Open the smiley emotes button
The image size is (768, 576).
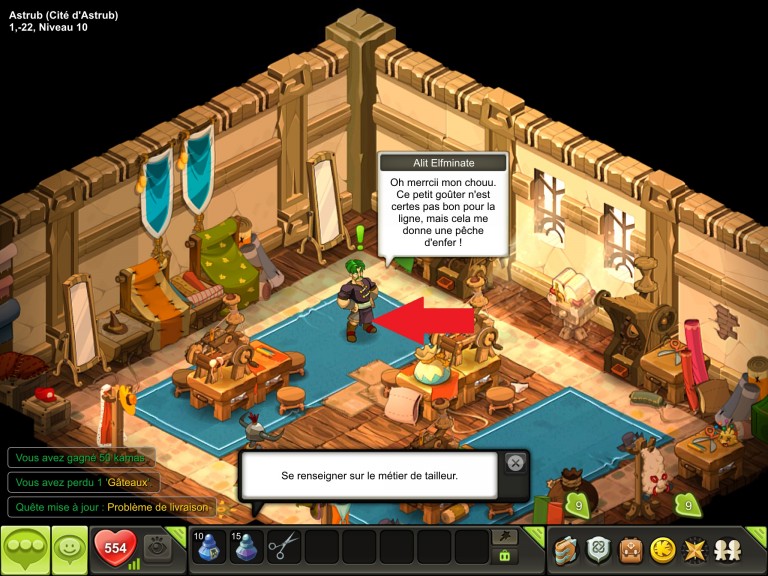[x=70, y=550]
